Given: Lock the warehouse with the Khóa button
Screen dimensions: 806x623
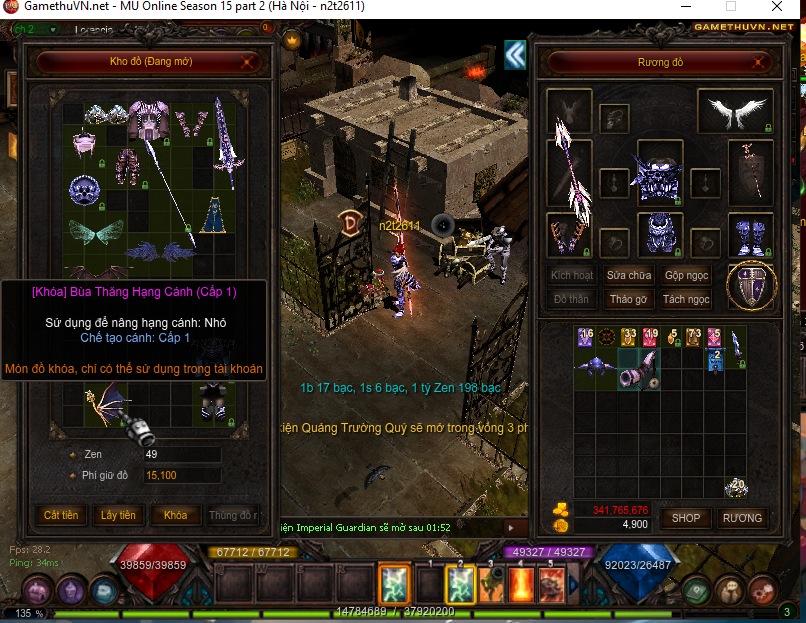Looking at the screenshot, I should (x=175, y=515).
